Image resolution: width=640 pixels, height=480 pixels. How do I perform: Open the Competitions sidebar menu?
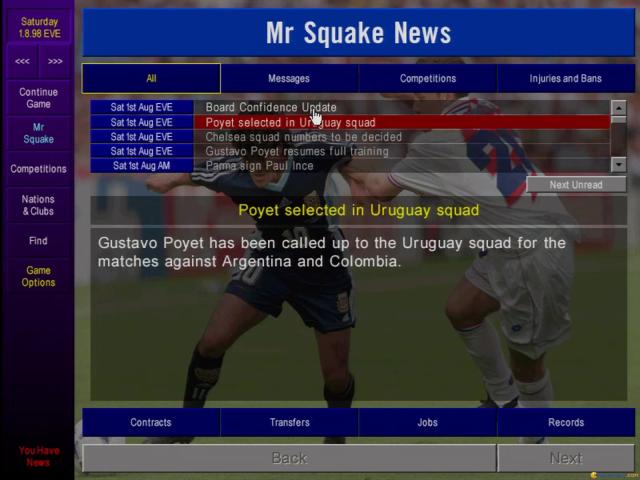38,169
